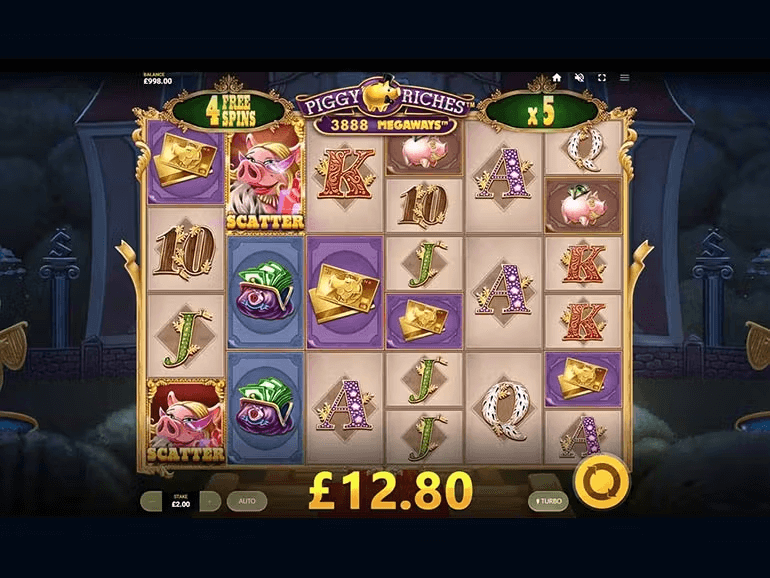Open the Auto spin options
770x578 pixels.
[246, 501]
